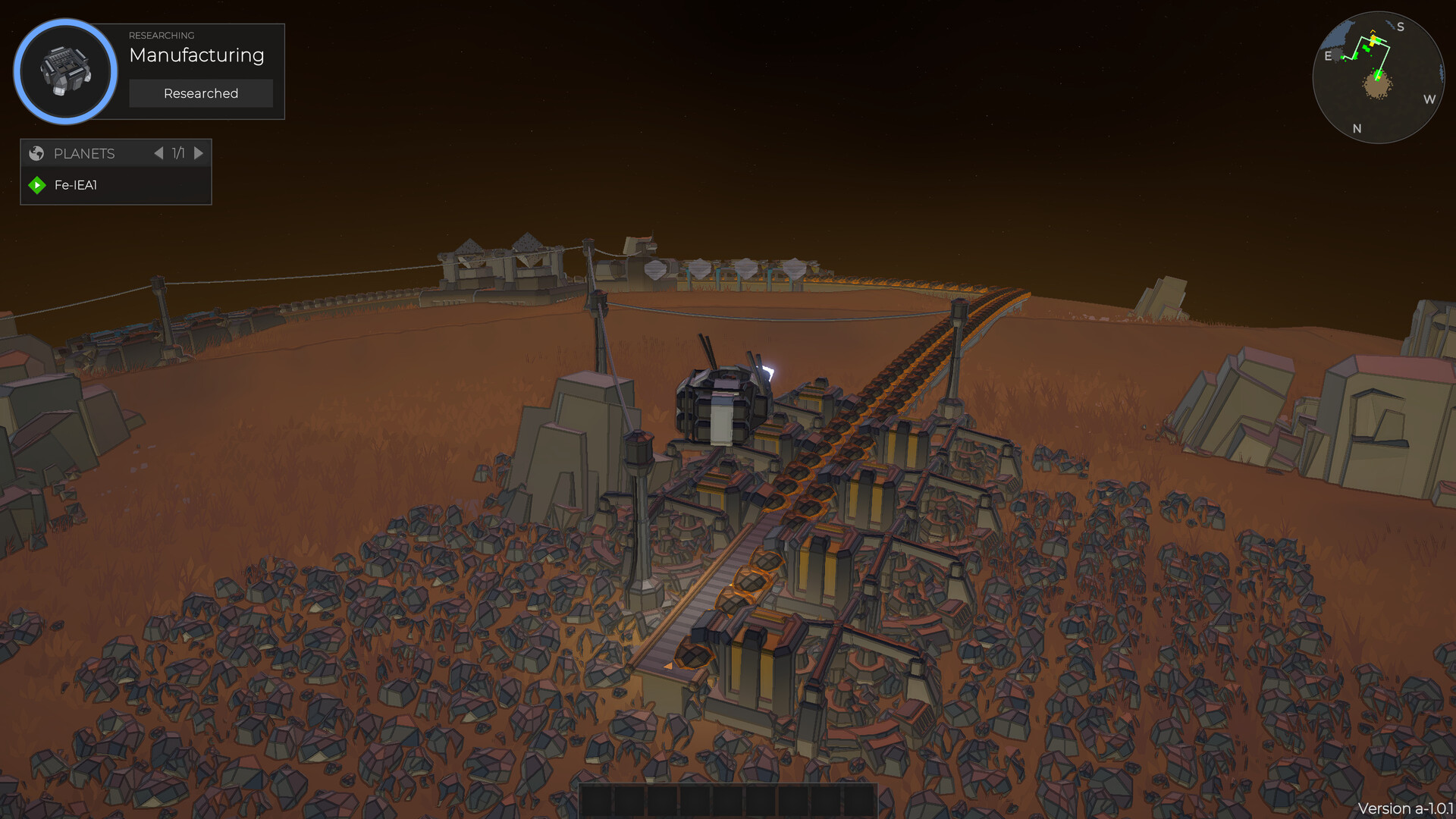This screenshot has height=819, width=1456.
Task: Expand the PLANETS panel header
Action: pos(84,153)
